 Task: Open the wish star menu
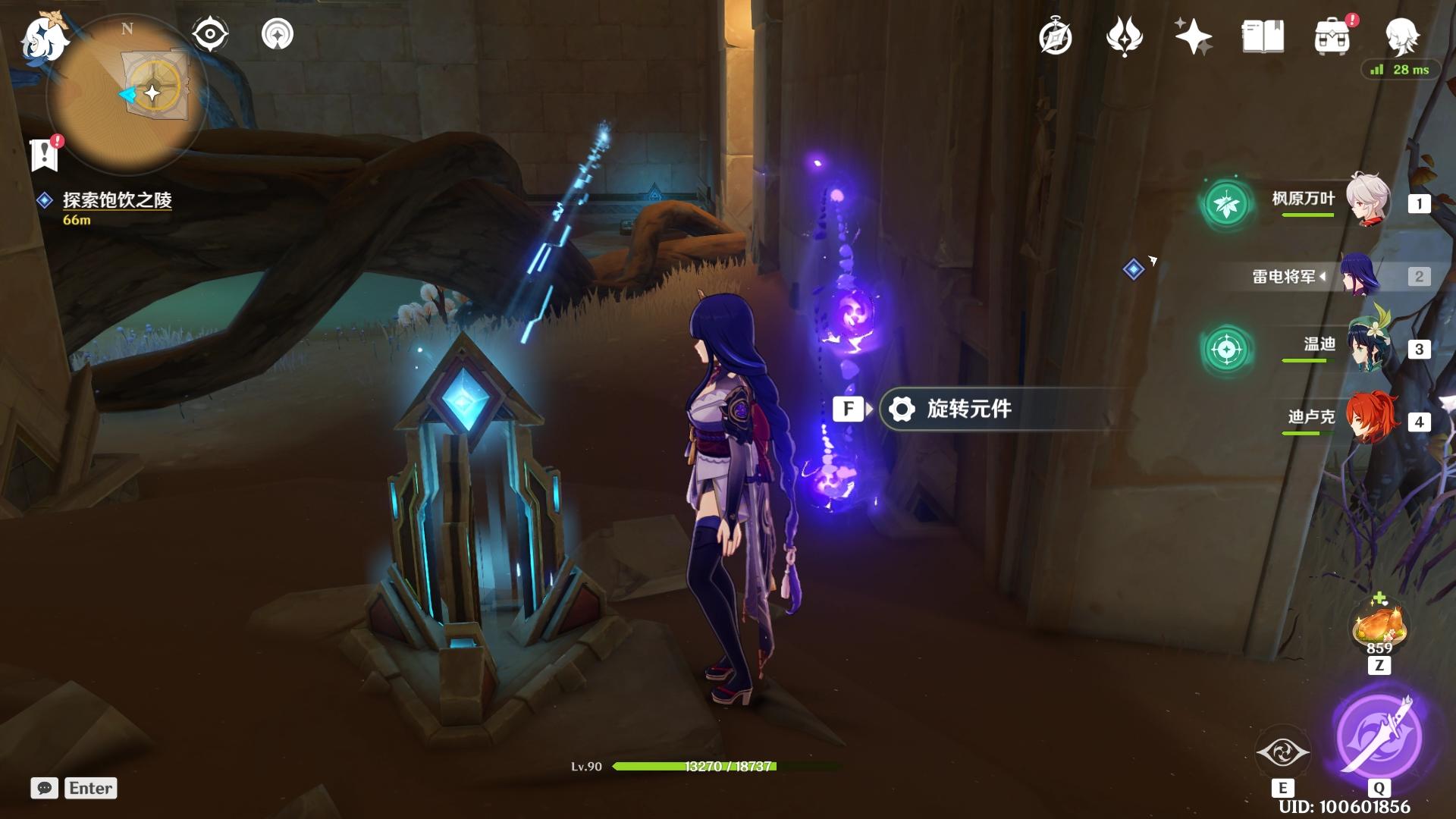point(1193,37)
